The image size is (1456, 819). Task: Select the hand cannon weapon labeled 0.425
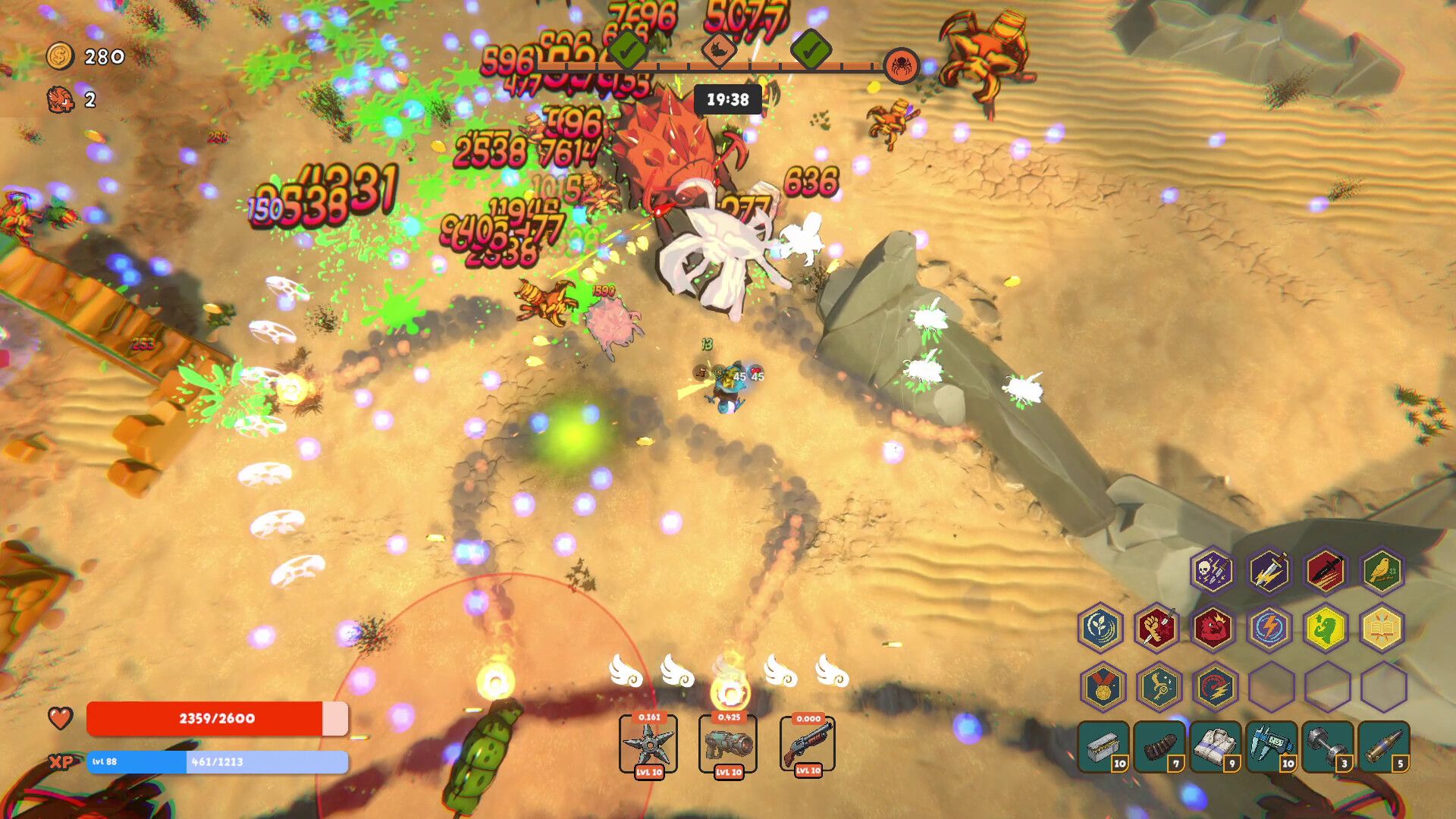pos(729,743)
